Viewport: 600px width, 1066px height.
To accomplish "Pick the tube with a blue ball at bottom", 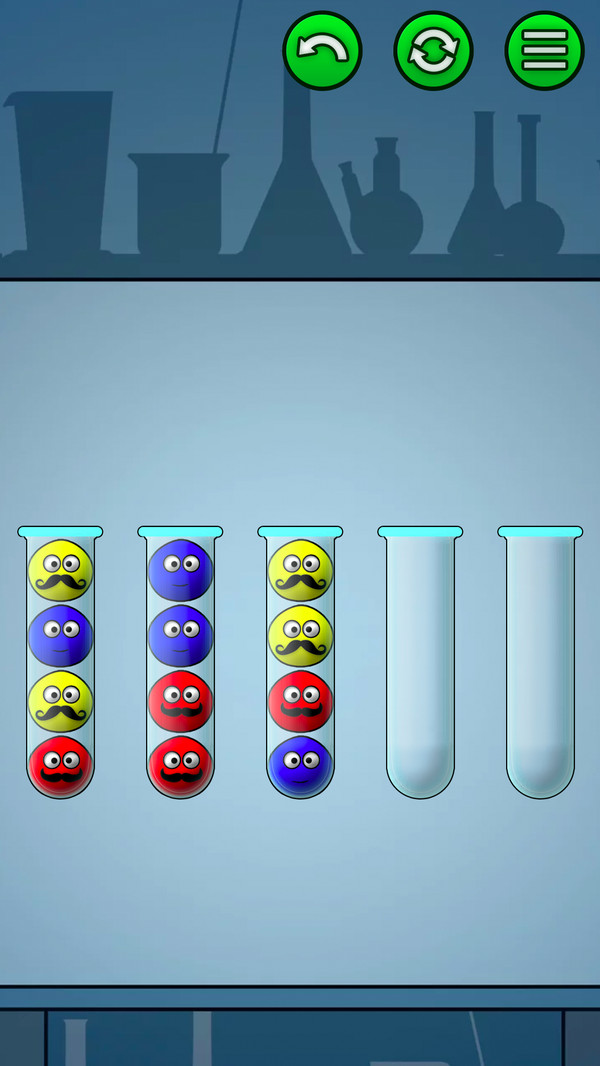I will (300, 664).
